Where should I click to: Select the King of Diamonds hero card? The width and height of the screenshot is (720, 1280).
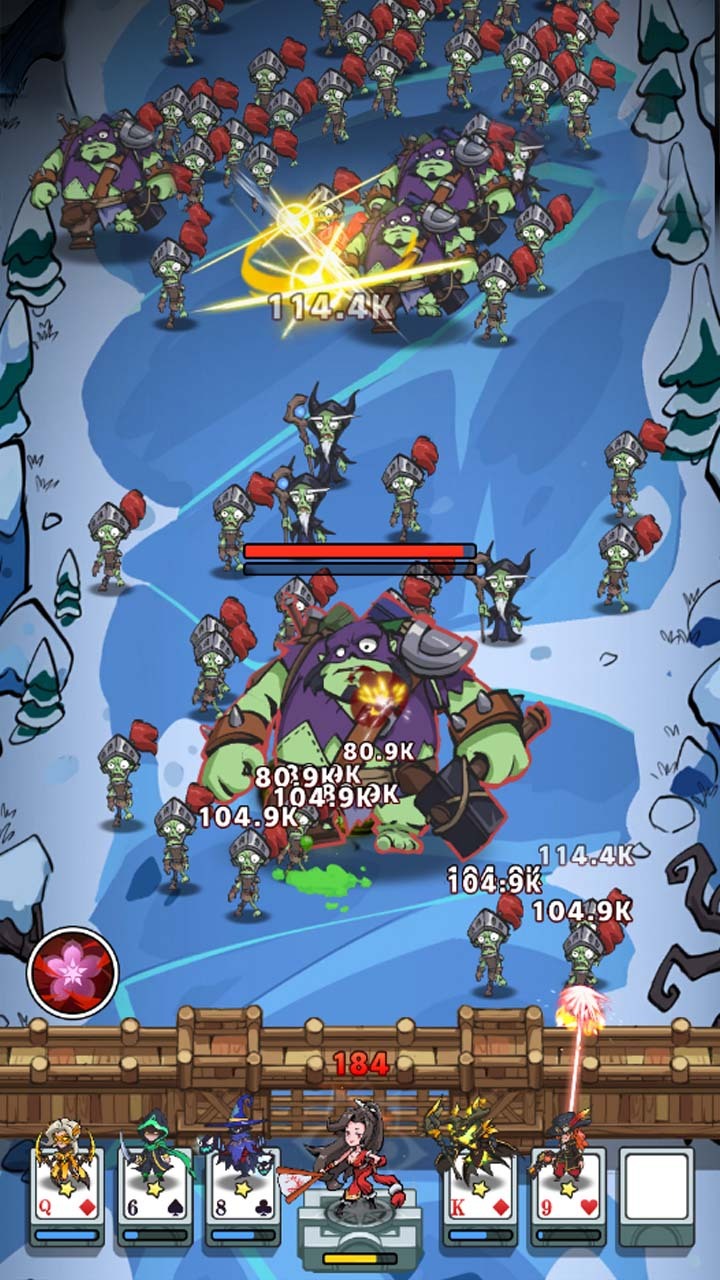pos(480,1192)
